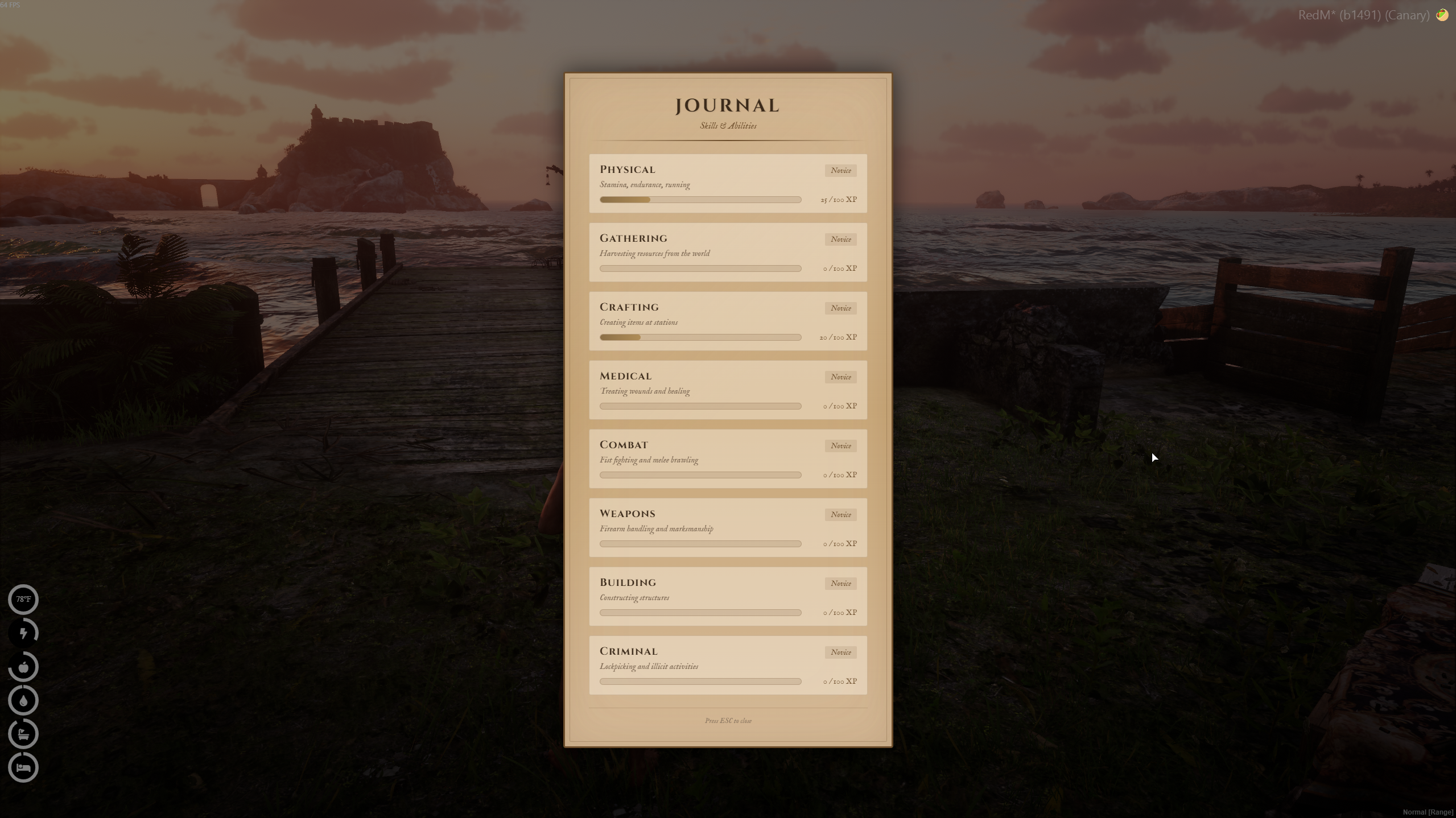Click the RedM logo in the top-right corner
Image resolution: width=1456 pixels, height=818 pixels.
(1443, 14)
